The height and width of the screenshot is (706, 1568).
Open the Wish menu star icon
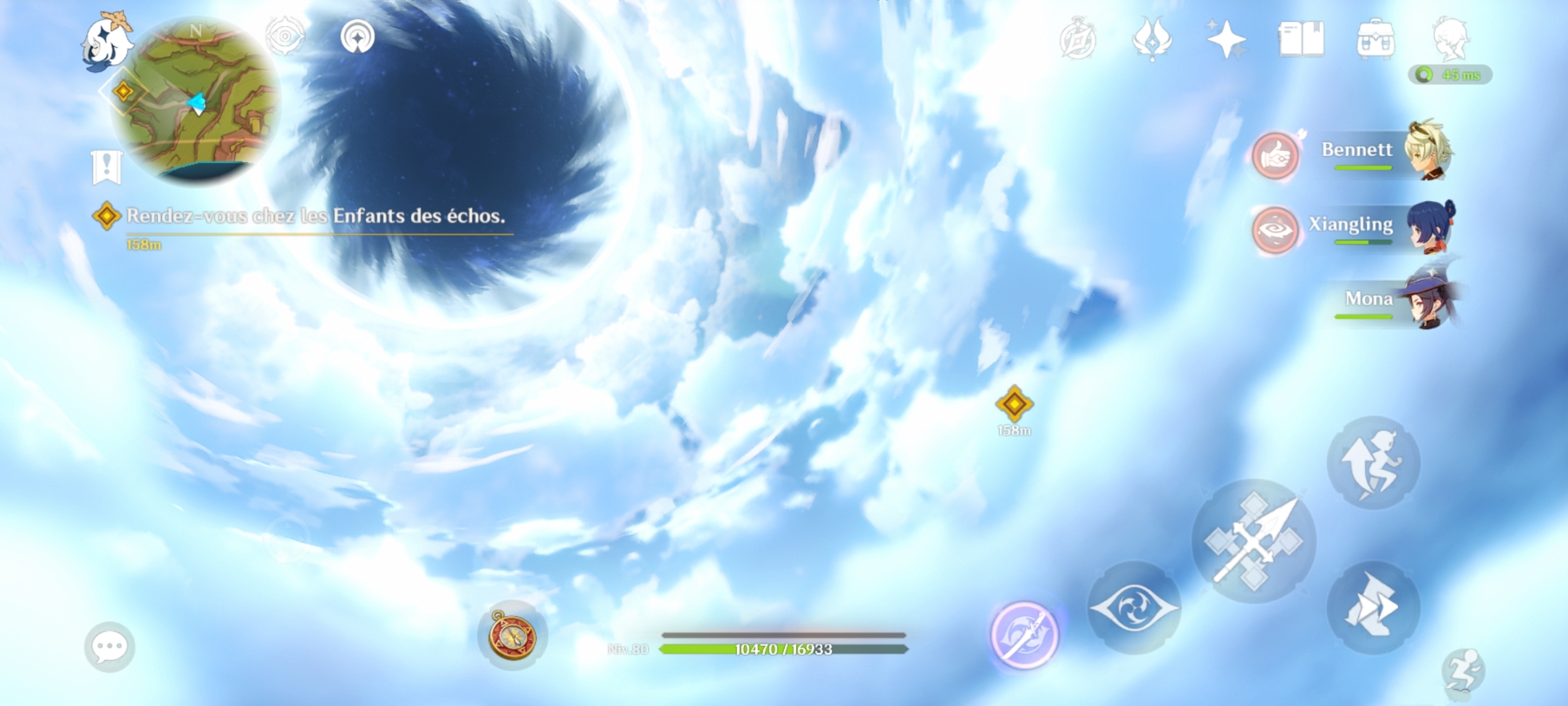coord(1227,40)
